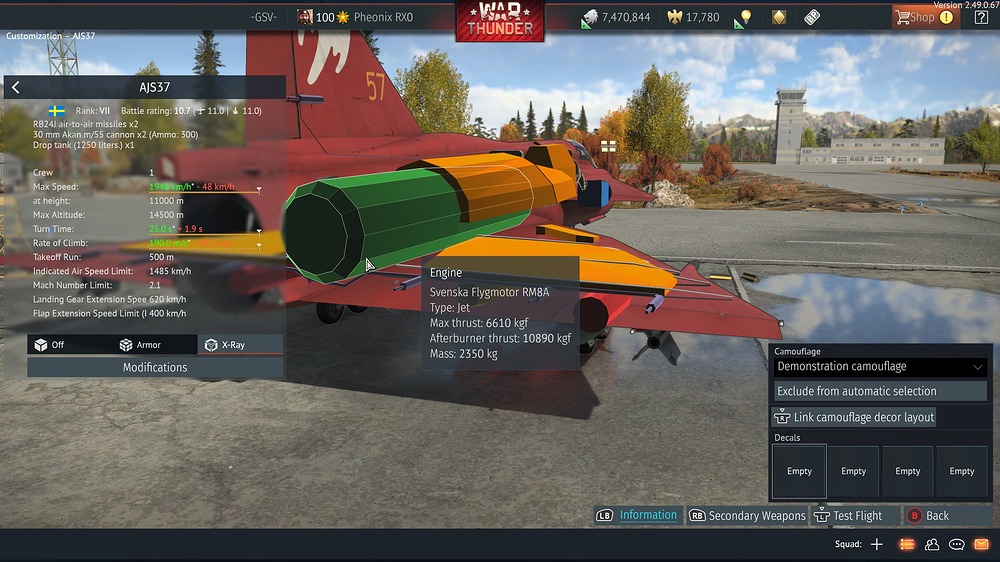Start a Test Flight
1000x562 pixels.
pyautogui.click(x=849, y=516)
